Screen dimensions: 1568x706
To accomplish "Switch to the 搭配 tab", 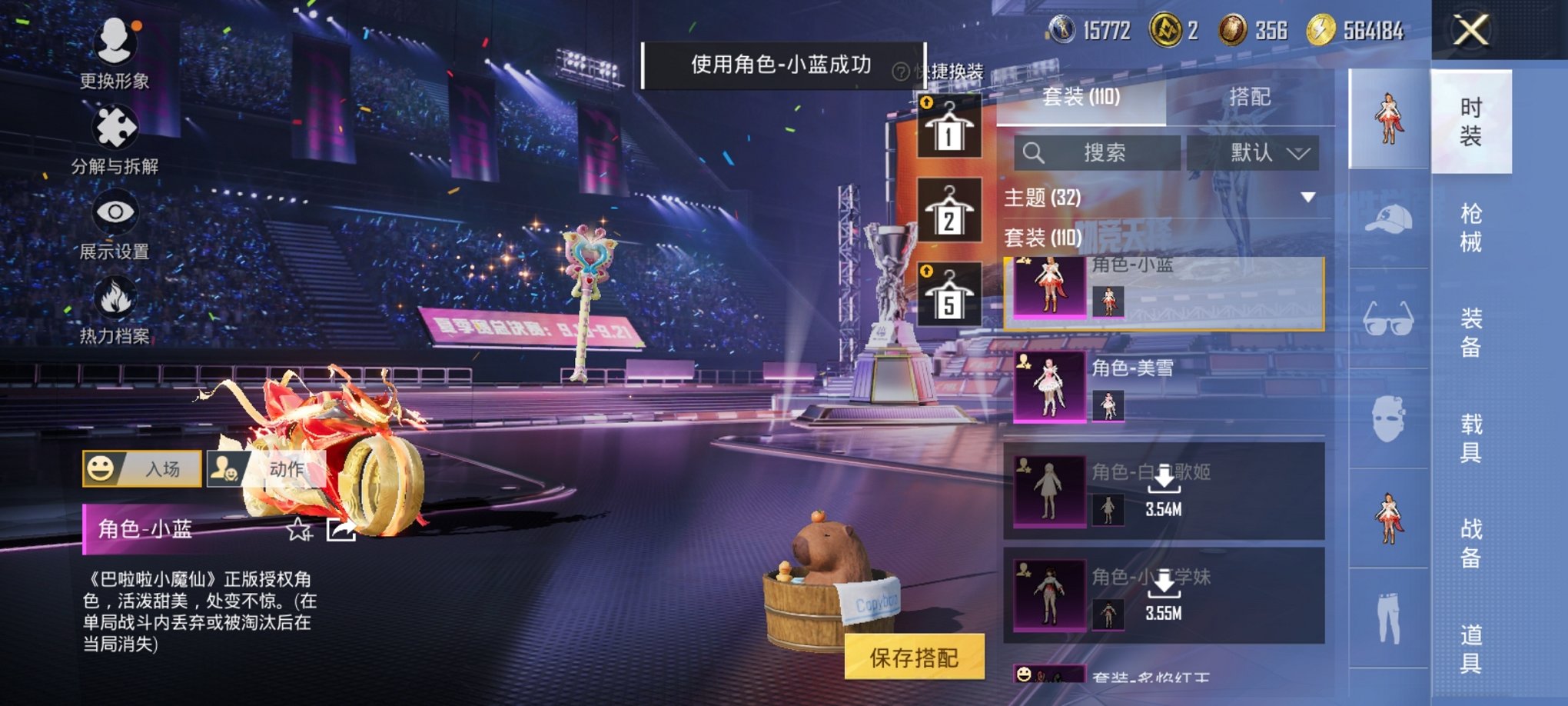I will (1251, 97).
